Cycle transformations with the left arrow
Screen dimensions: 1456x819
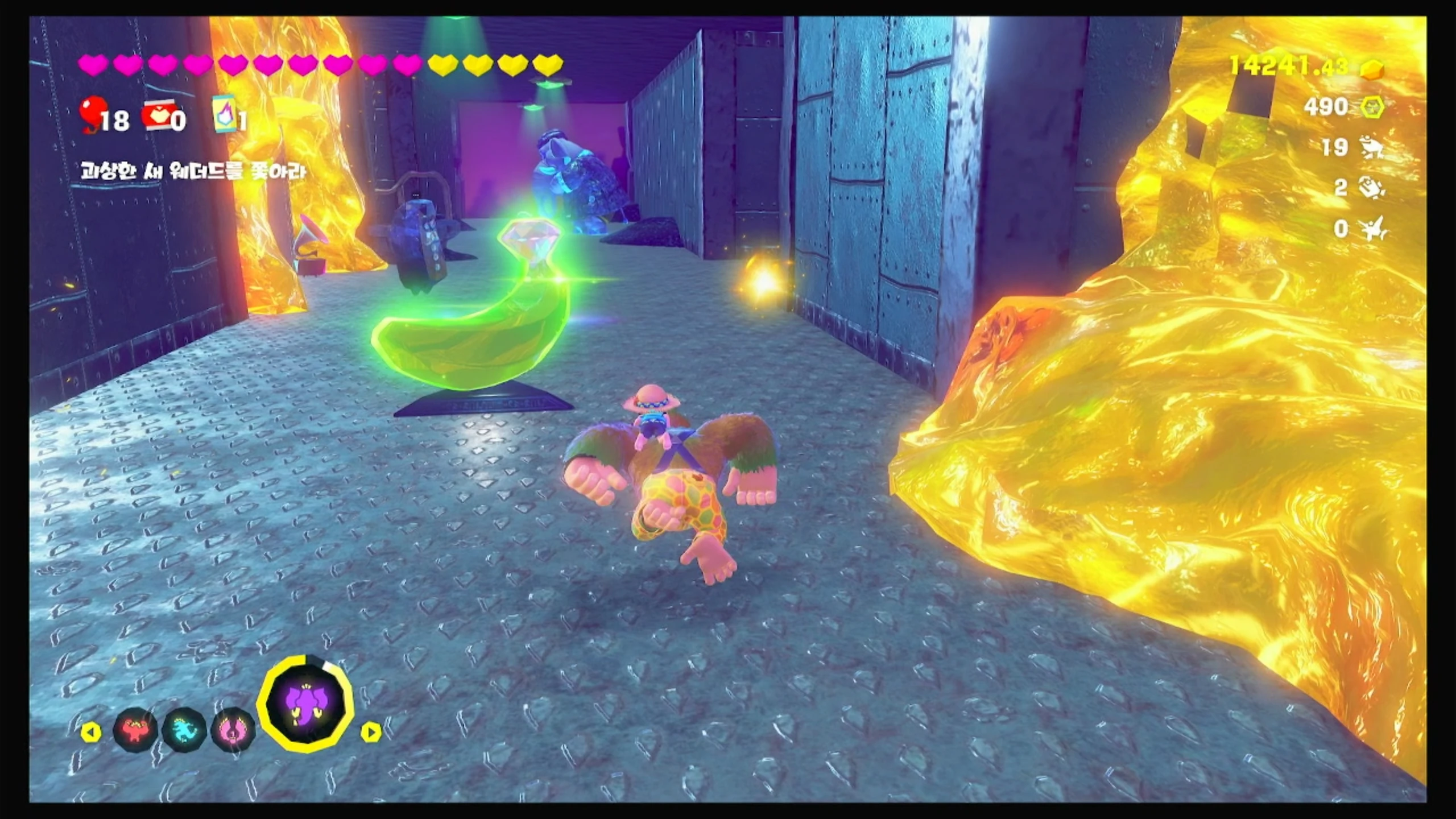coord(90,732)
